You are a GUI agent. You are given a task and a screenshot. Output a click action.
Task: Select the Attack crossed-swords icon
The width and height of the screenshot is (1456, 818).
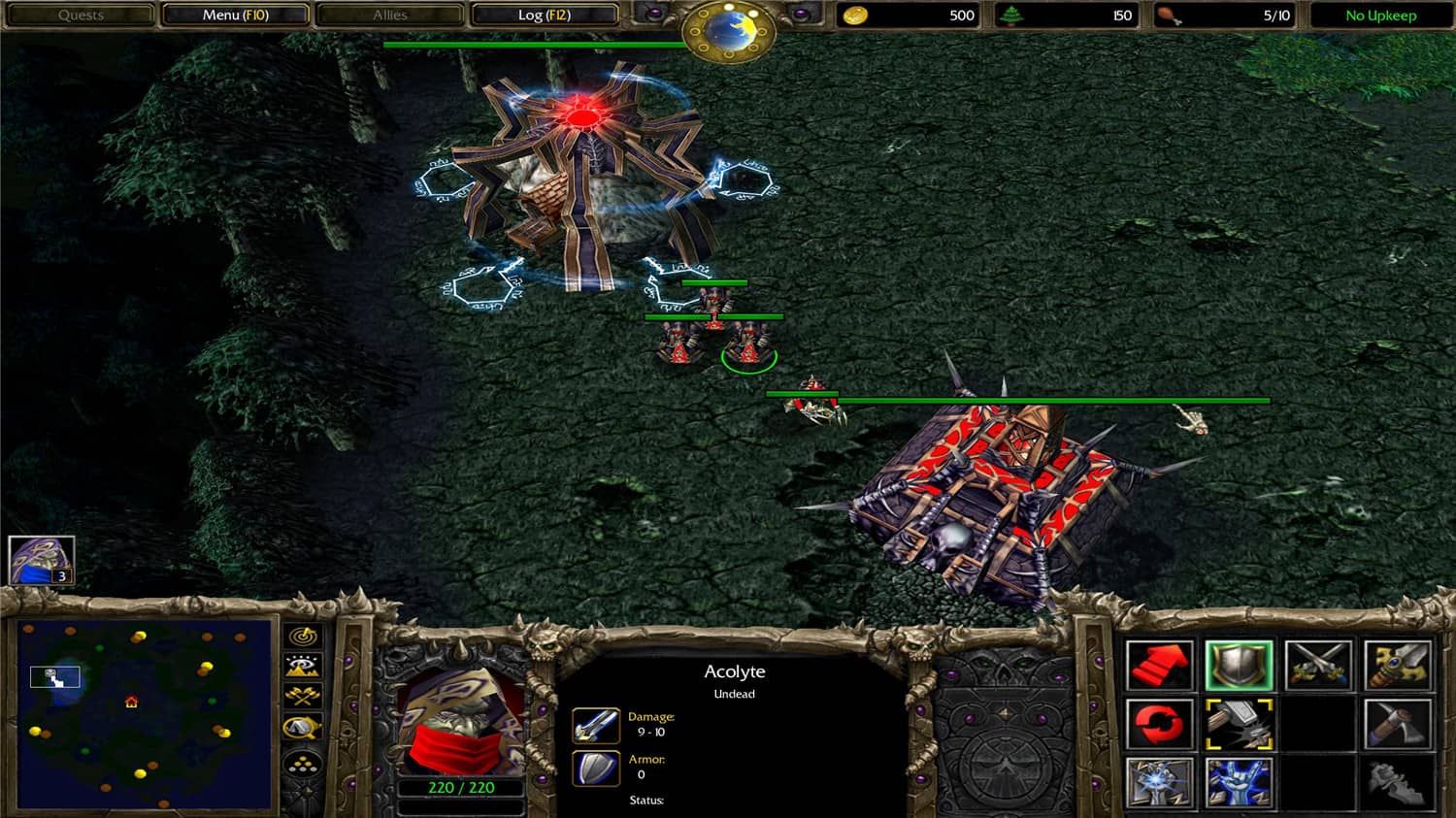(1319, 666)
